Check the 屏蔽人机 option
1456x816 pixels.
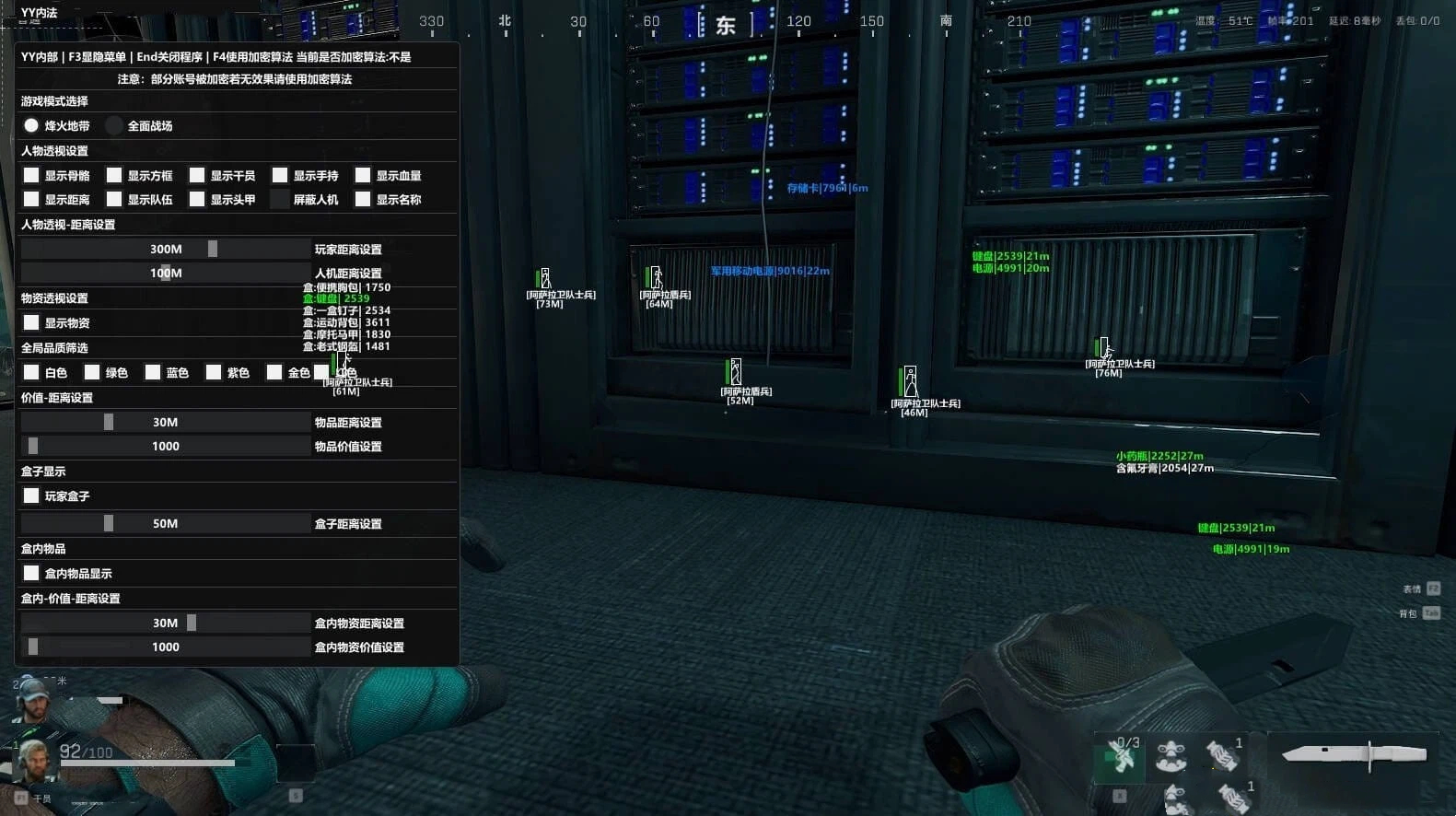pos(280,199)
